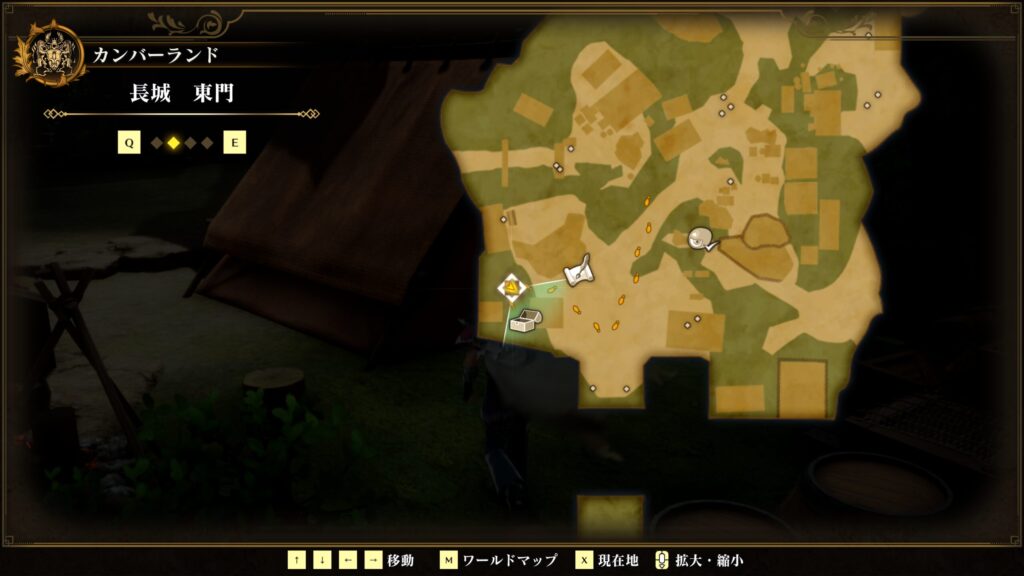
Task: Select the speech bubble checkmark marker
Action: coord(702,238)
